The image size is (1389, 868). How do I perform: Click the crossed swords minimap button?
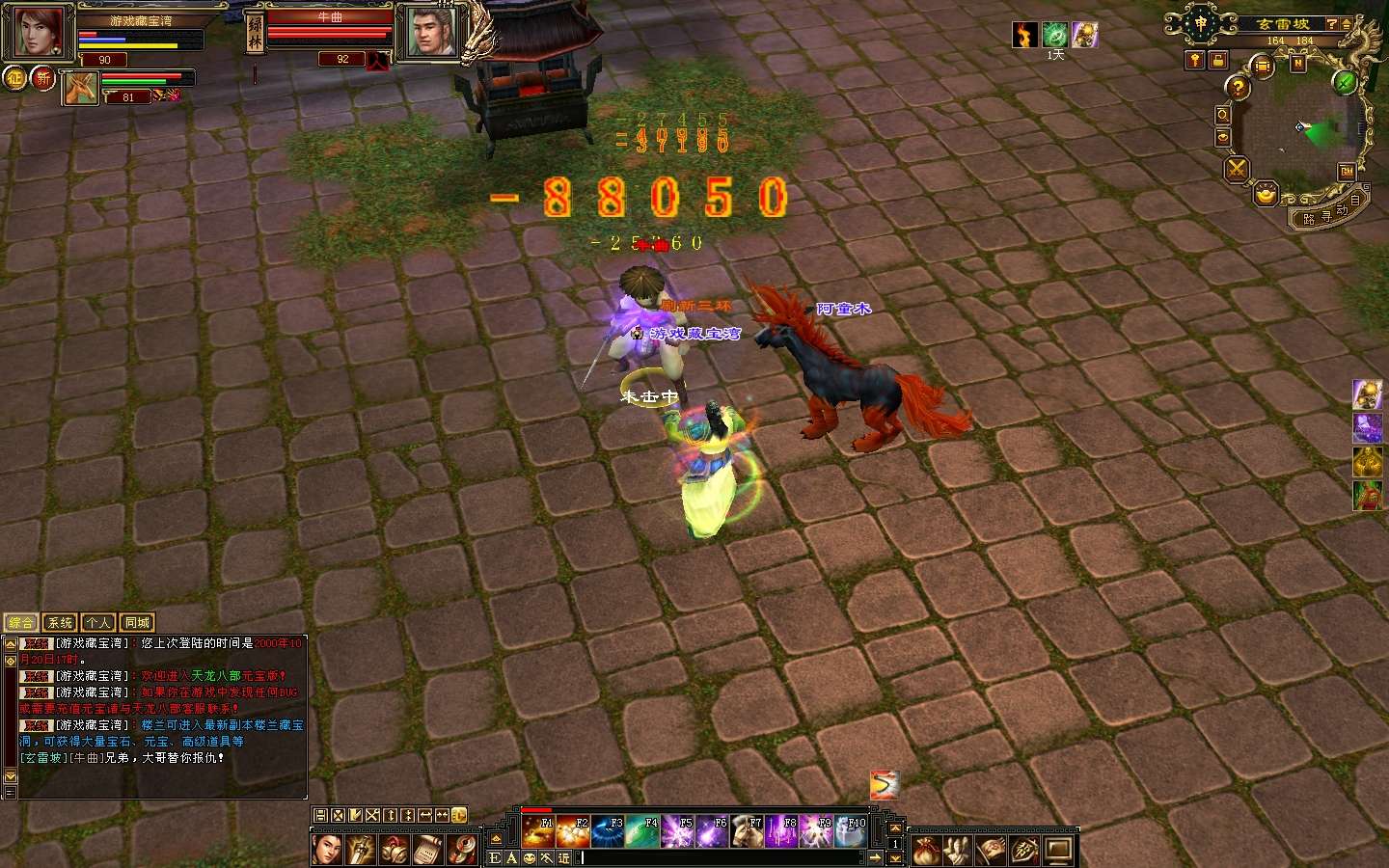[1236, 170]
